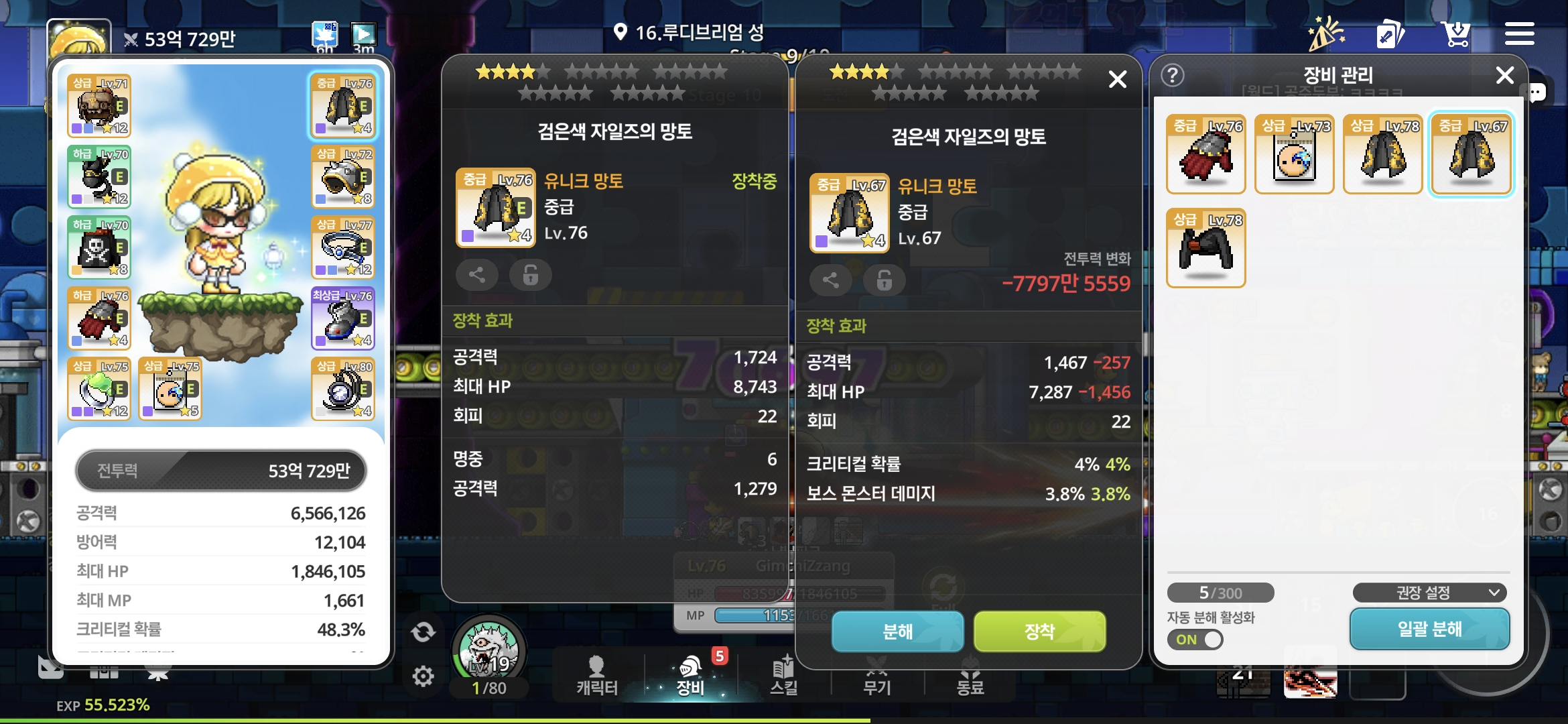This screenshot has height=724, width=1568.
Task: Select the equipped Lv.77 belt slot
Action: [344, 247]
